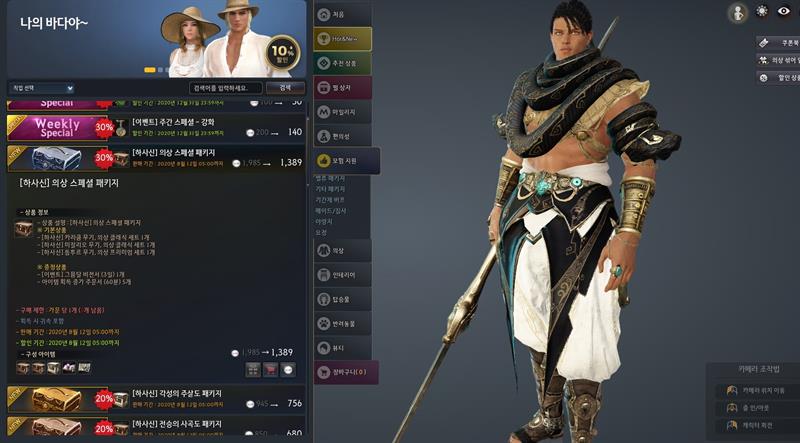This screenshot has width=800, height=443.
Task: Open the 쿠폰북 coupon book
Action: pyautogui.click(x=778, y=43)
